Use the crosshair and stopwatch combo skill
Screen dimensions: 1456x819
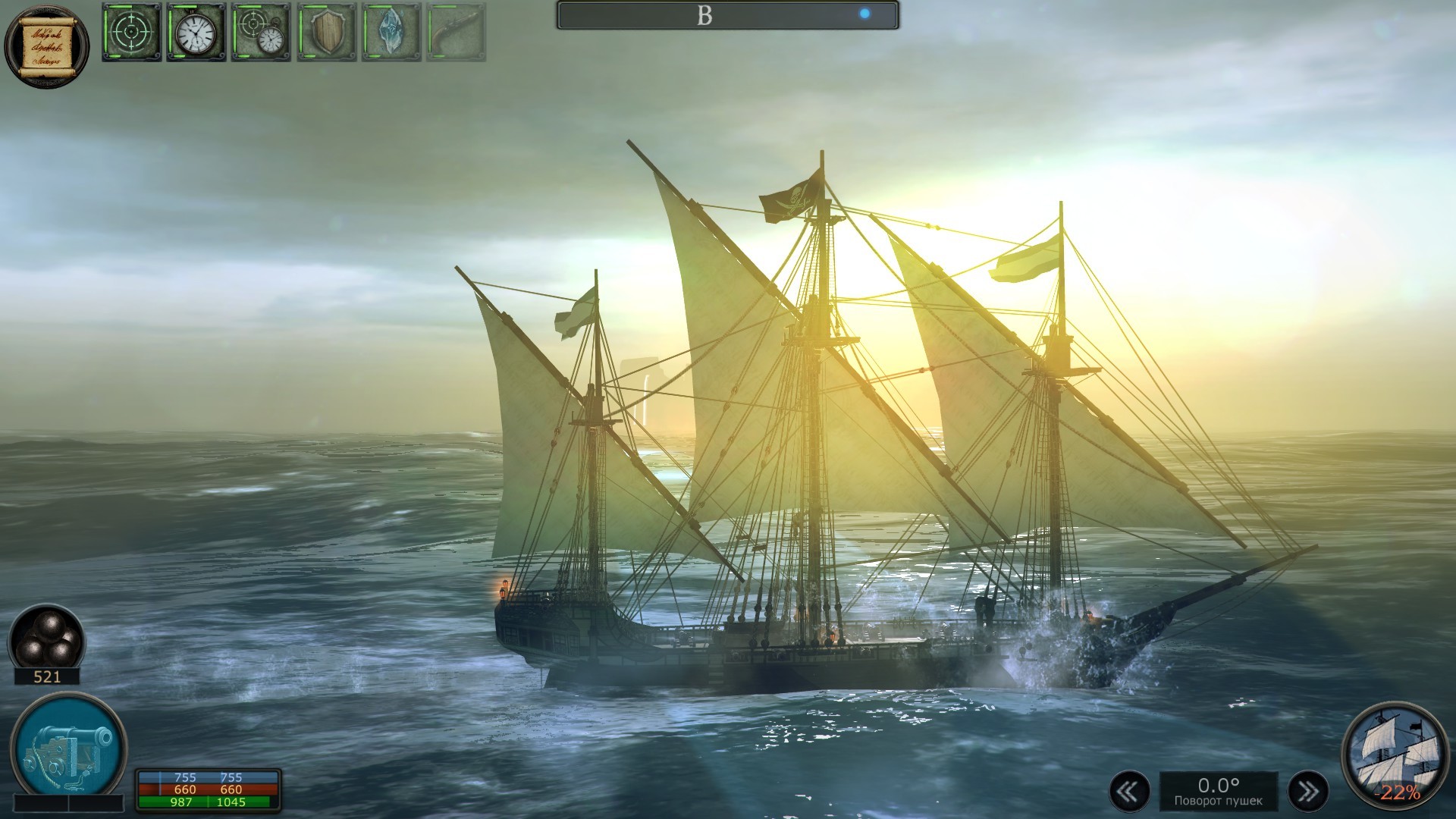[260, 35]
